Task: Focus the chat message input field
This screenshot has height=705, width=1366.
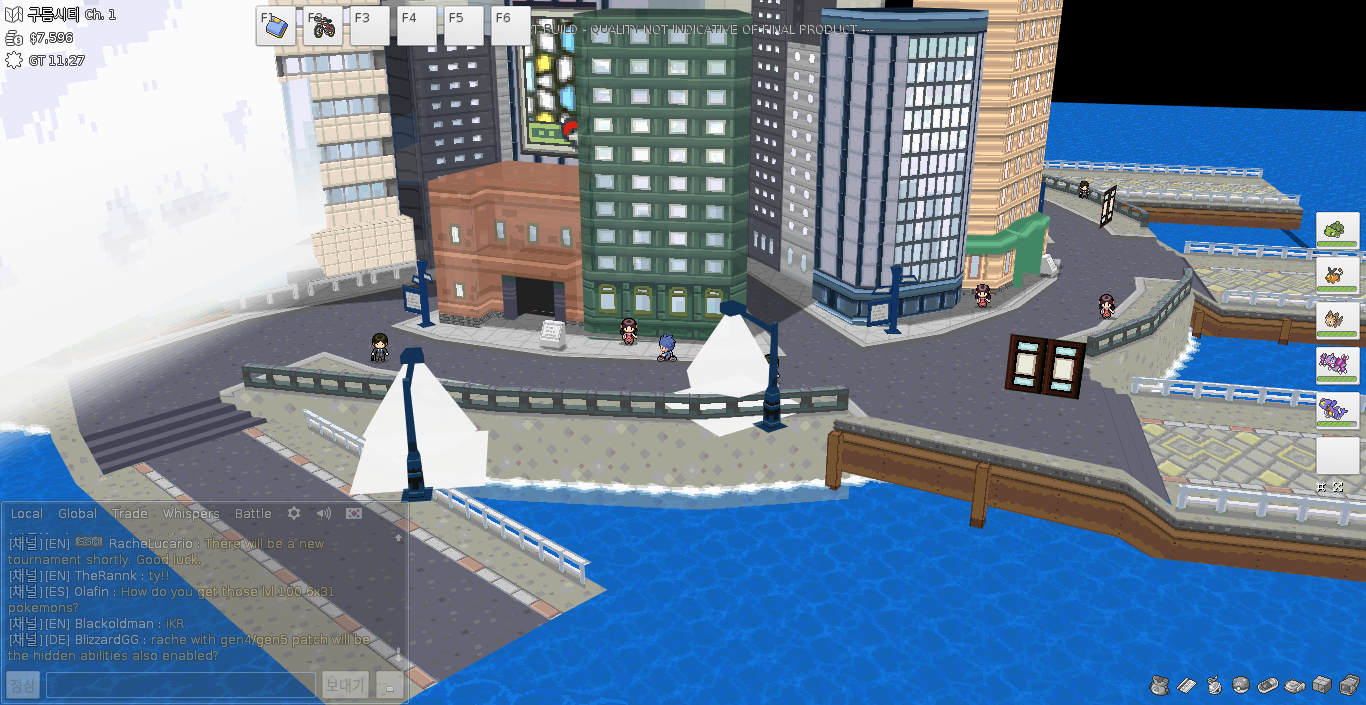Action: click(181, 685)
